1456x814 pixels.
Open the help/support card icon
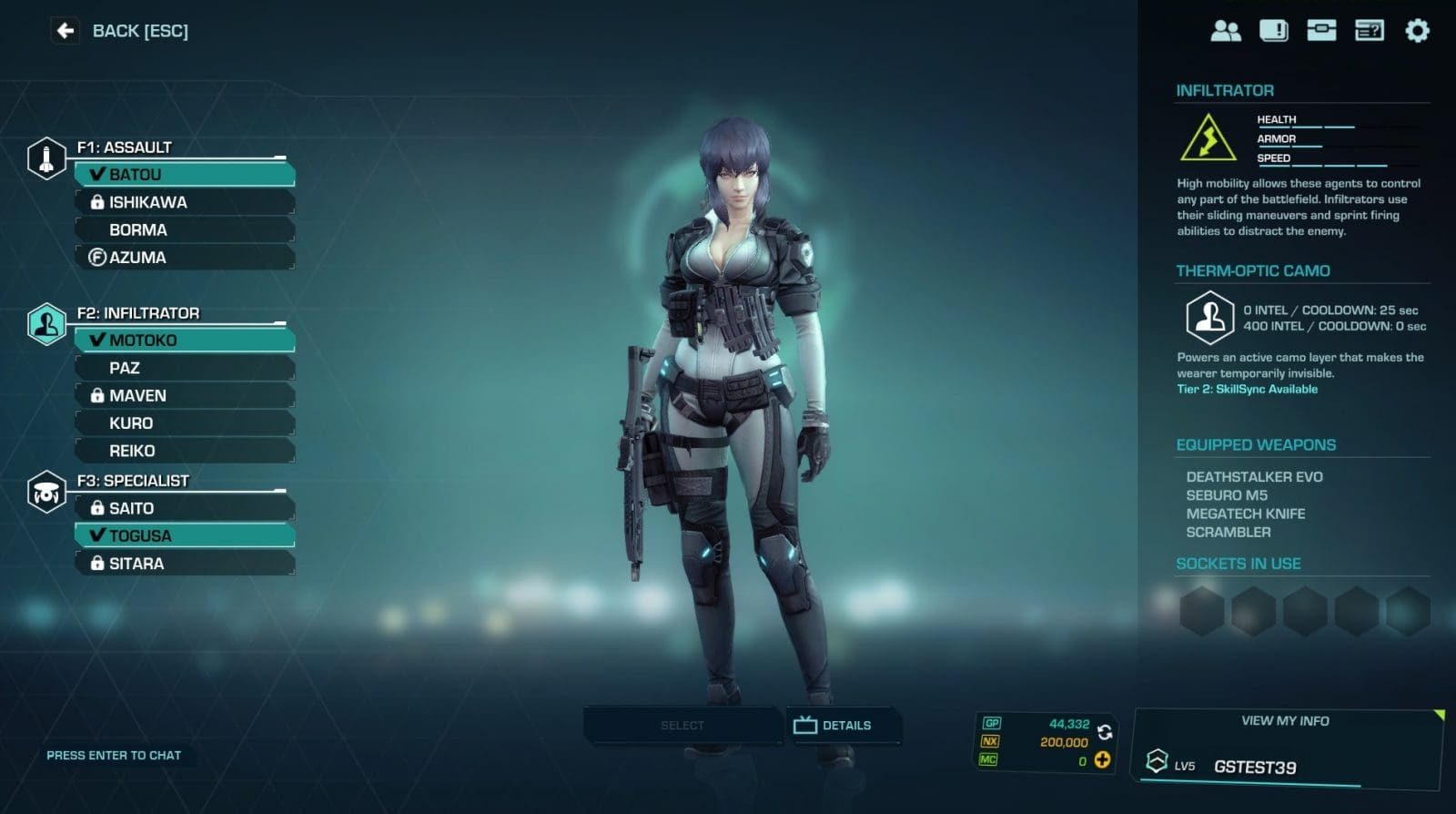pyautogui.click(x=1369, y=30)
